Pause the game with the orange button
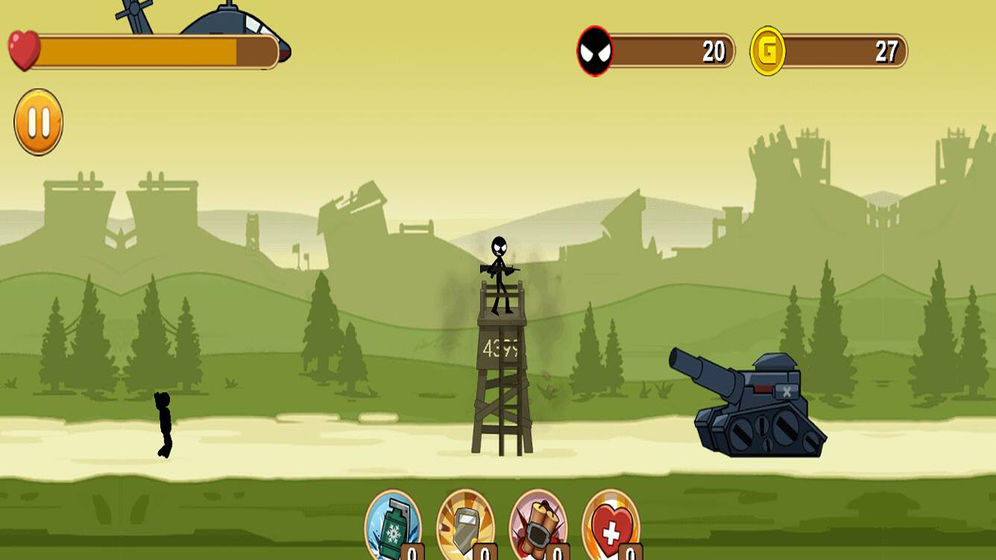Screen dimensions: 996x560 38,123
